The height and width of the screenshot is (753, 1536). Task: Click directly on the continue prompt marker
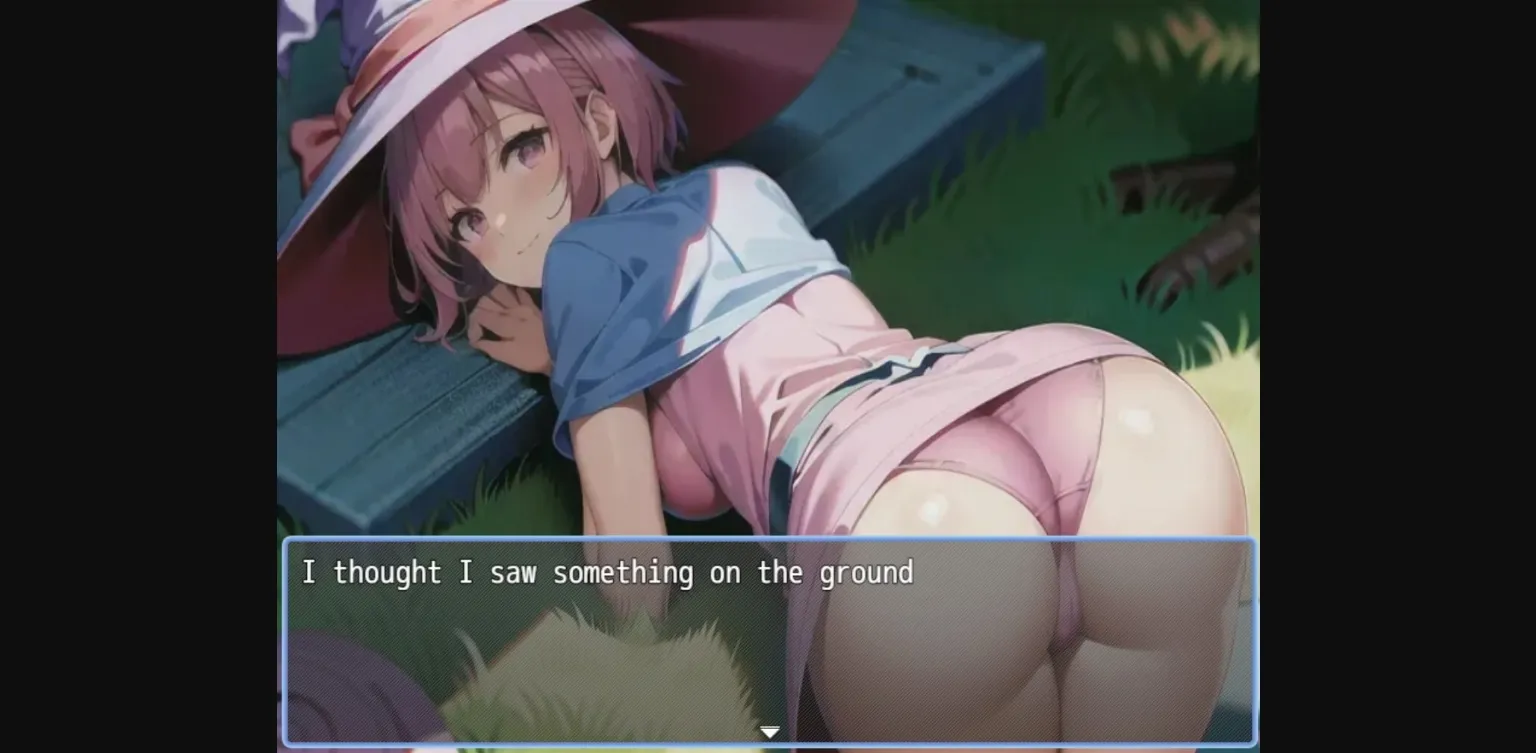(770, 731)
